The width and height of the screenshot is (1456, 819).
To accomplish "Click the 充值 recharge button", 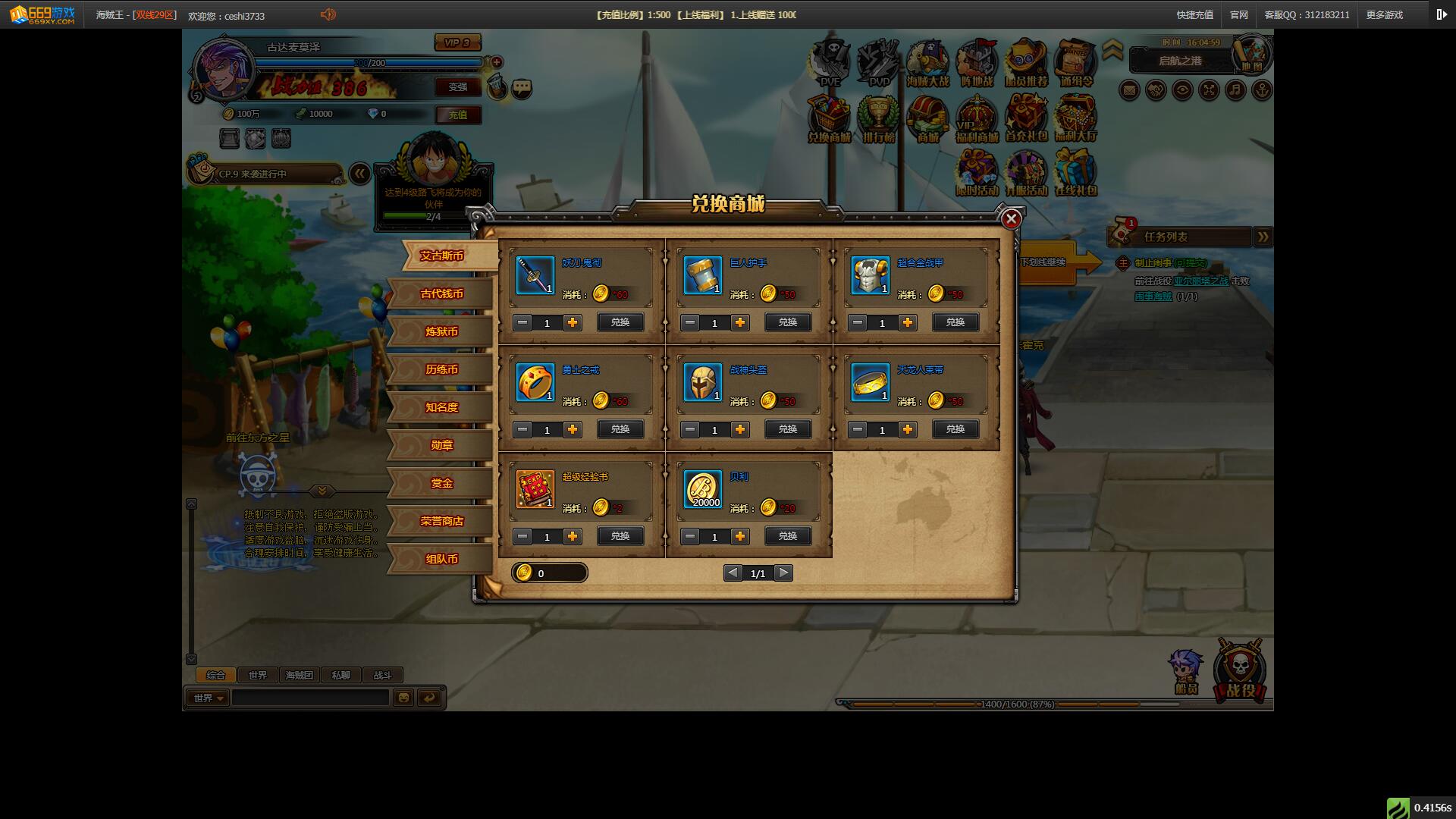I will (x=458, y=115).
